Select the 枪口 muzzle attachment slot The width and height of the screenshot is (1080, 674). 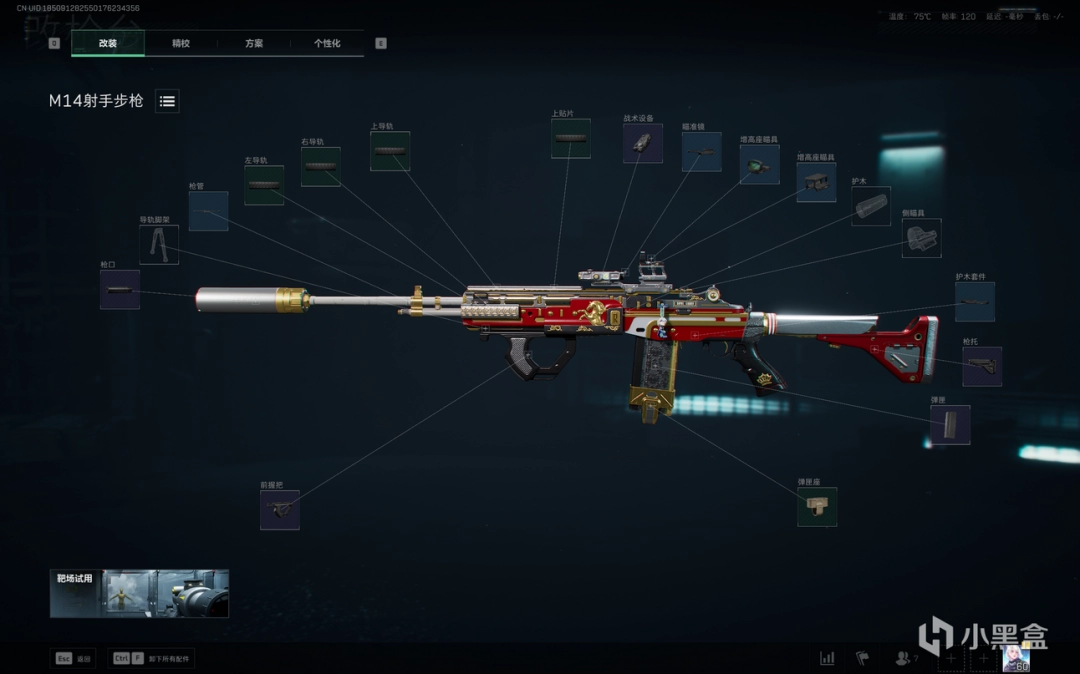click(120, 289)
